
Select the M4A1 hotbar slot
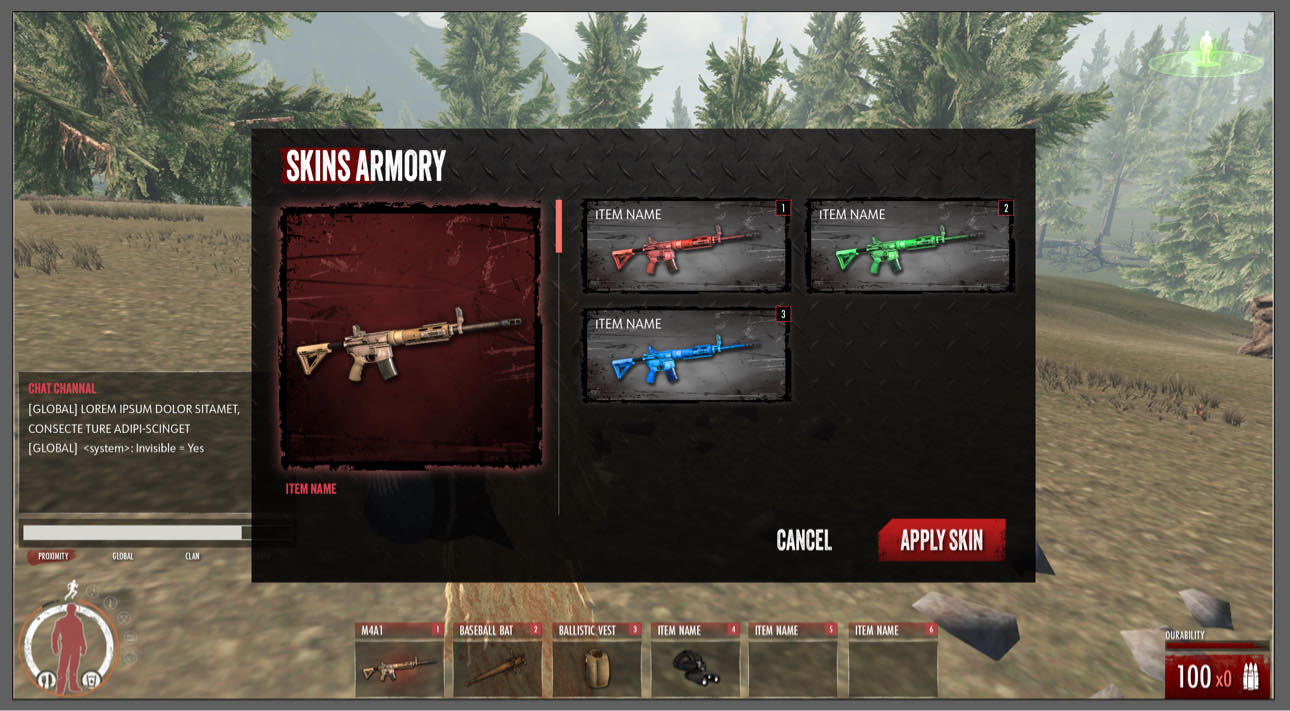(399, 659)
